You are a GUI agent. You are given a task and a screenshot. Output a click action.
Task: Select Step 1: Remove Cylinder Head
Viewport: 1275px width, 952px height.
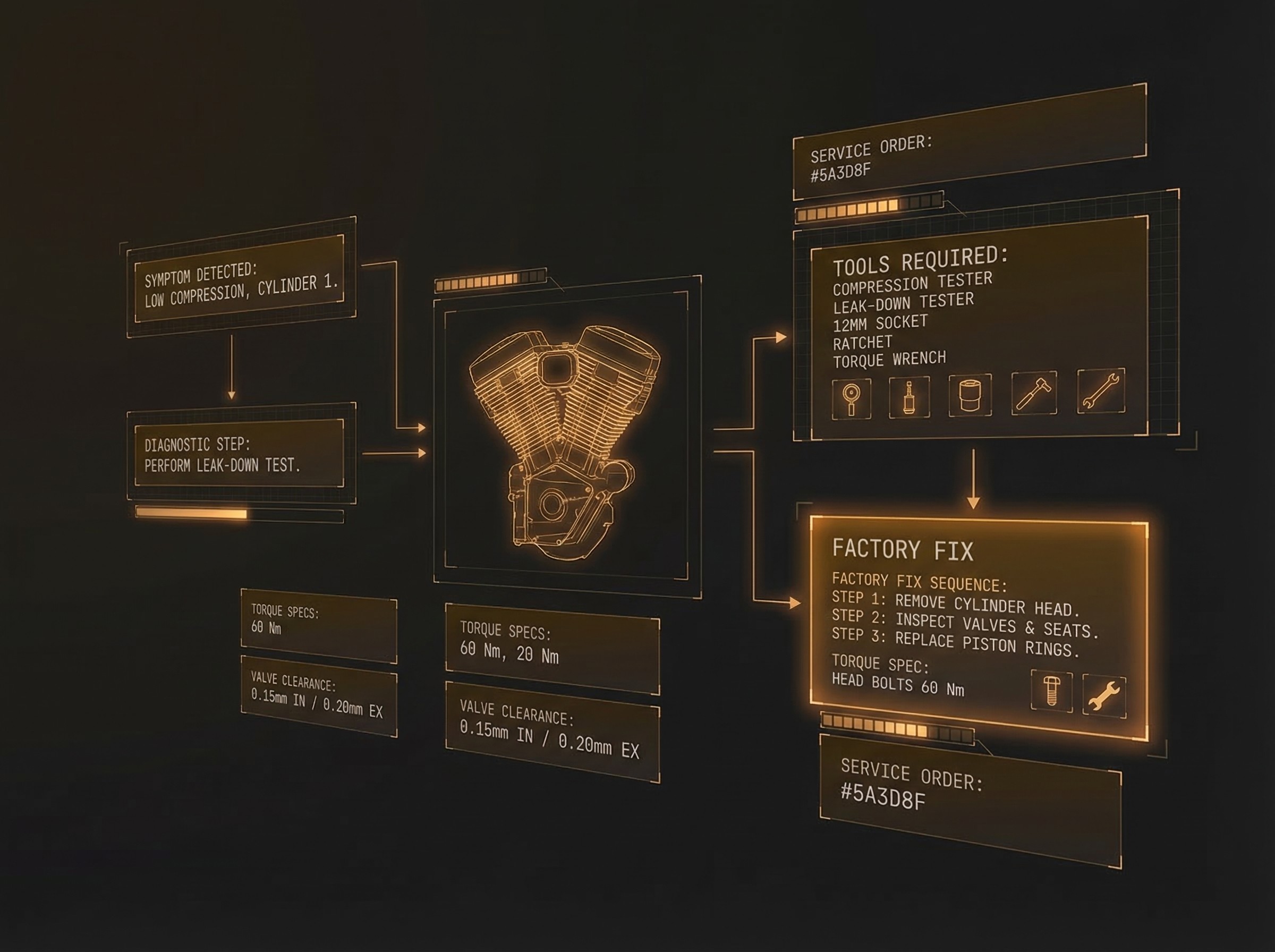(x=955, y=603)
